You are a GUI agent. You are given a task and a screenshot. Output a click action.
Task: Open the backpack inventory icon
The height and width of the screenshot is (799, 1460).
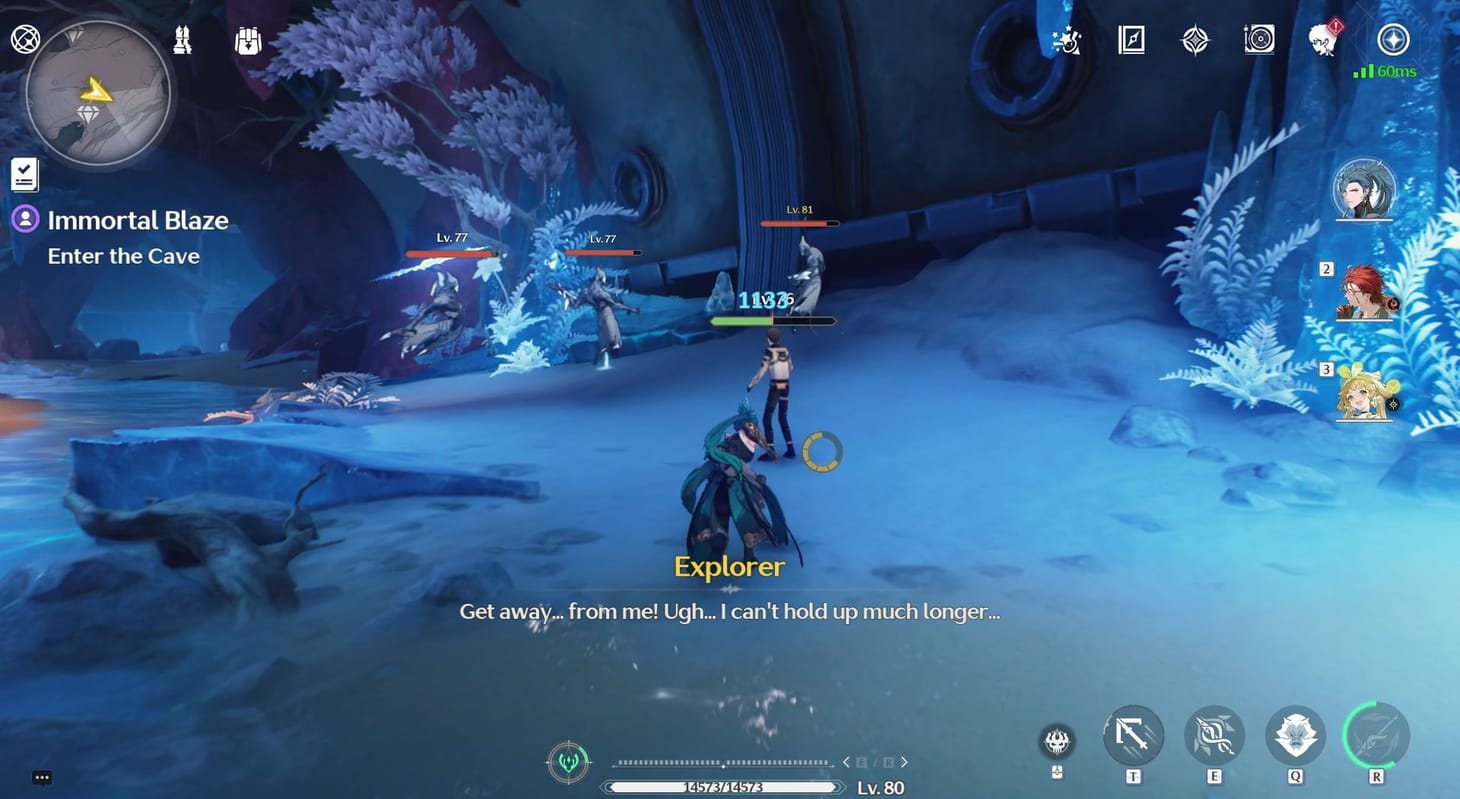[247, 40]
